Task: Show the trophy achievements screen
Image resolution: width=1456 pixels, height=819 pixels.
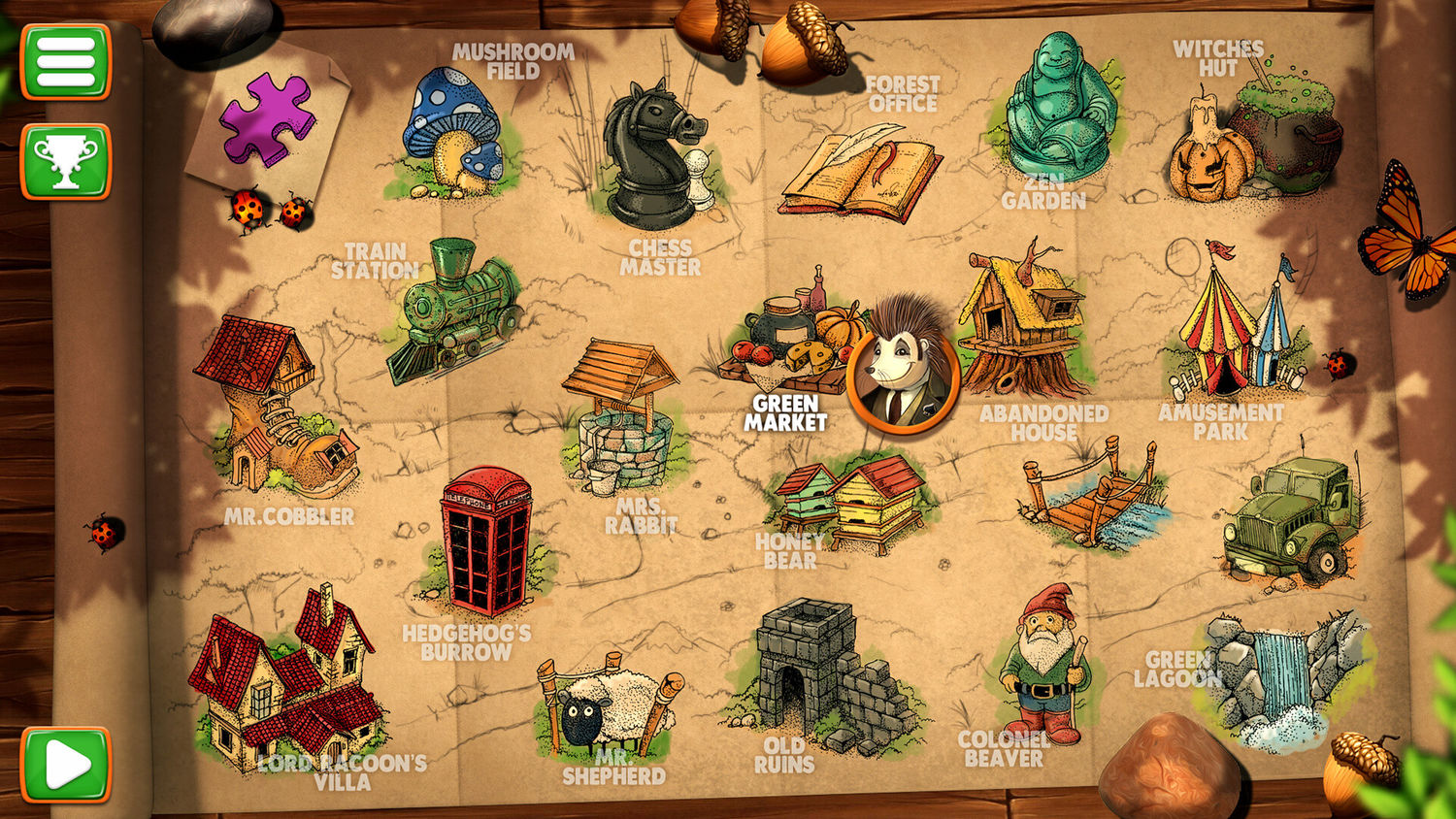Action: pos(66,161)
